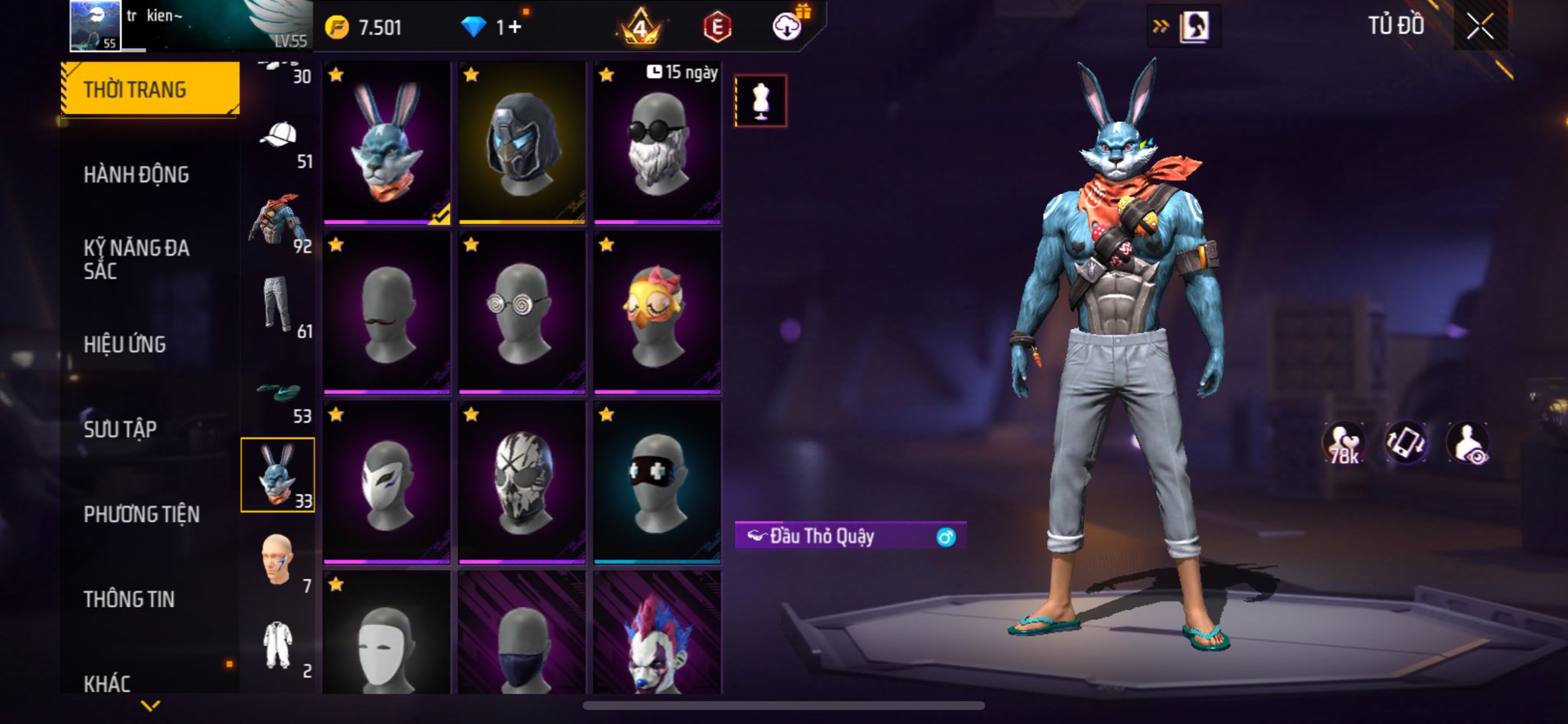Viewport: 1568px width, 724px height.
Task: Switch to Hành Động tab
Action: [136, 174]
